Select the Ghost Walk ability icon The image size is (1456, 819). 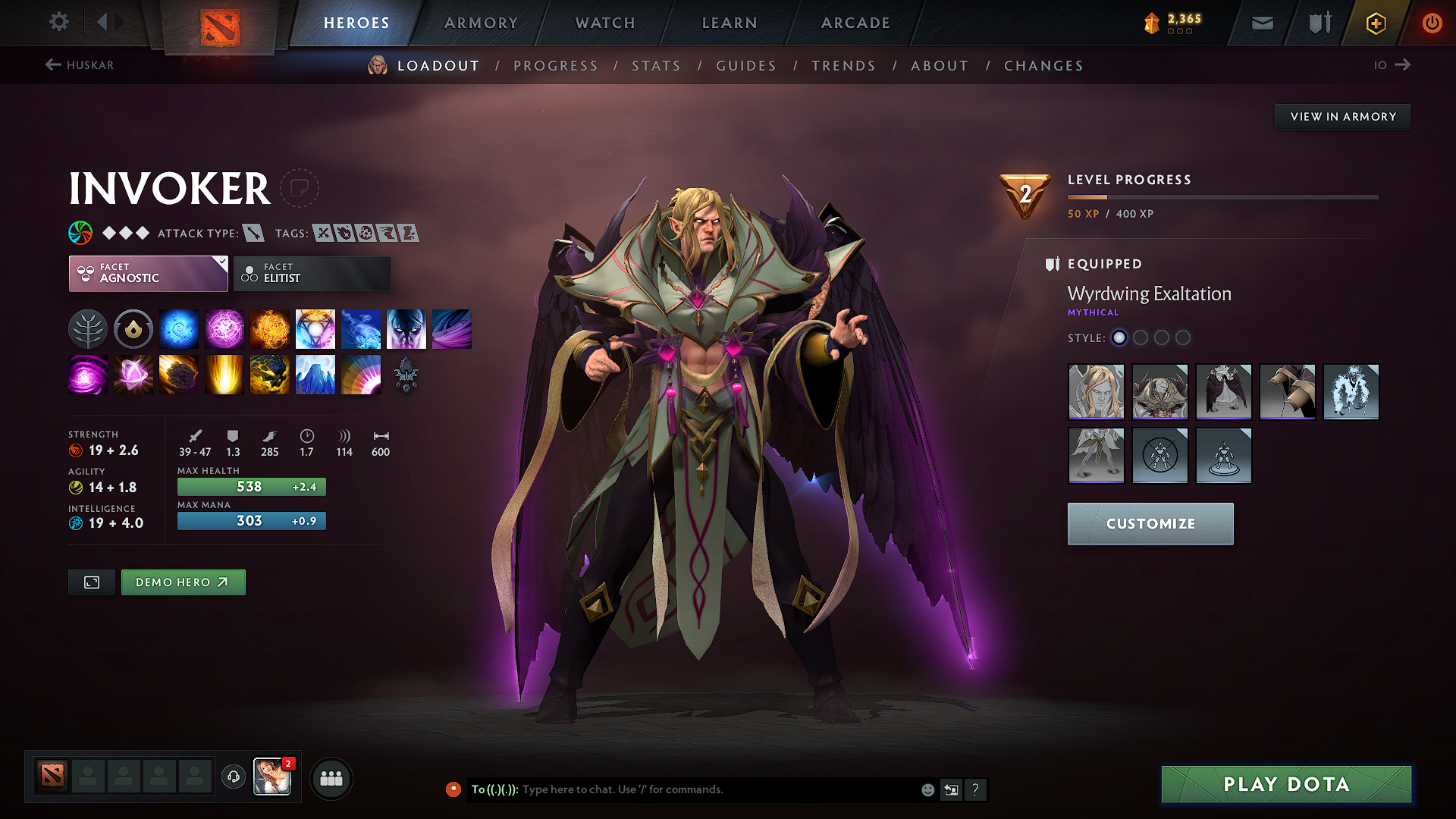pos(406,328)
